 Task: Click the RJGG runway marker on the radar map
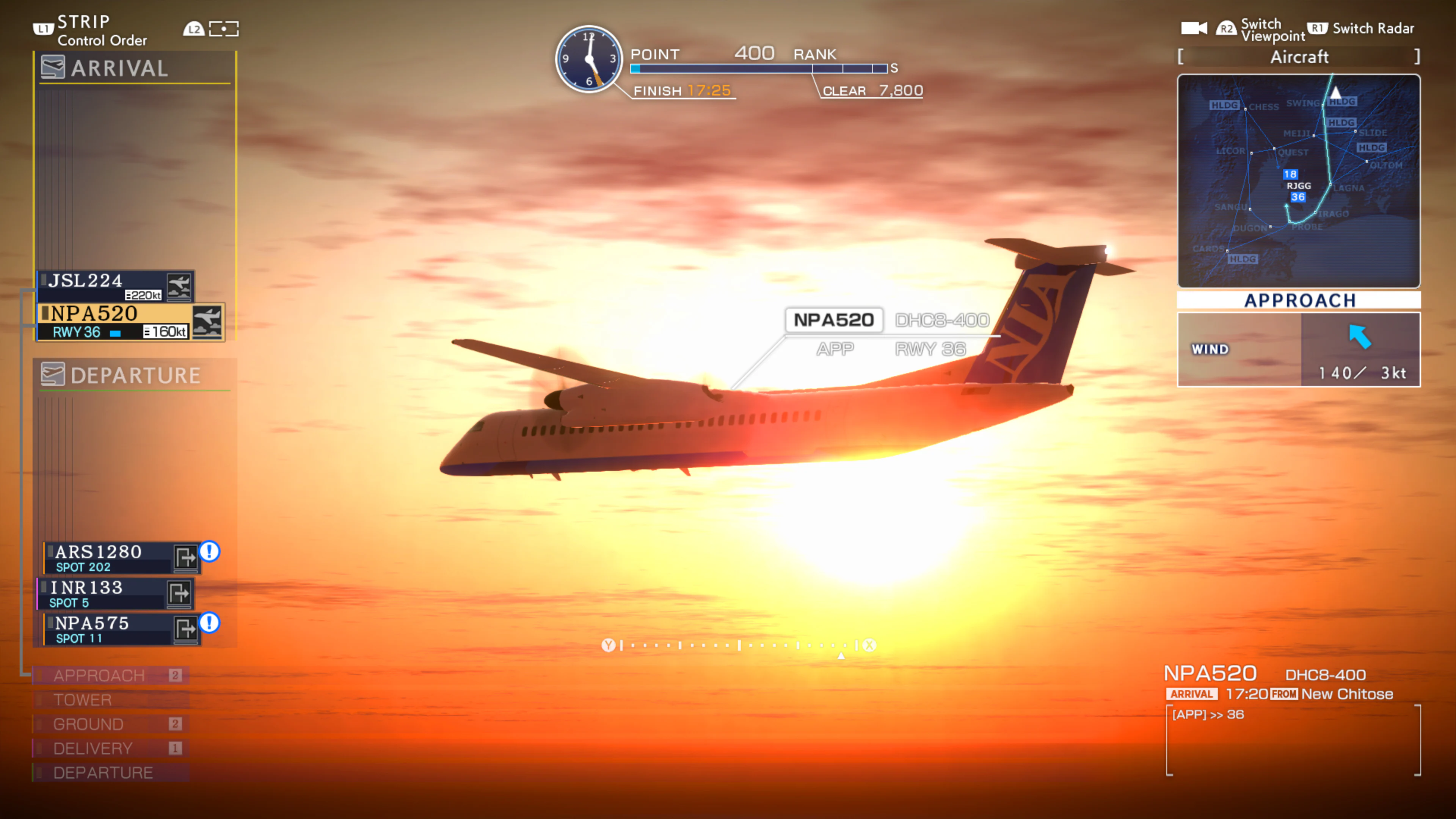click(1299, 185)
